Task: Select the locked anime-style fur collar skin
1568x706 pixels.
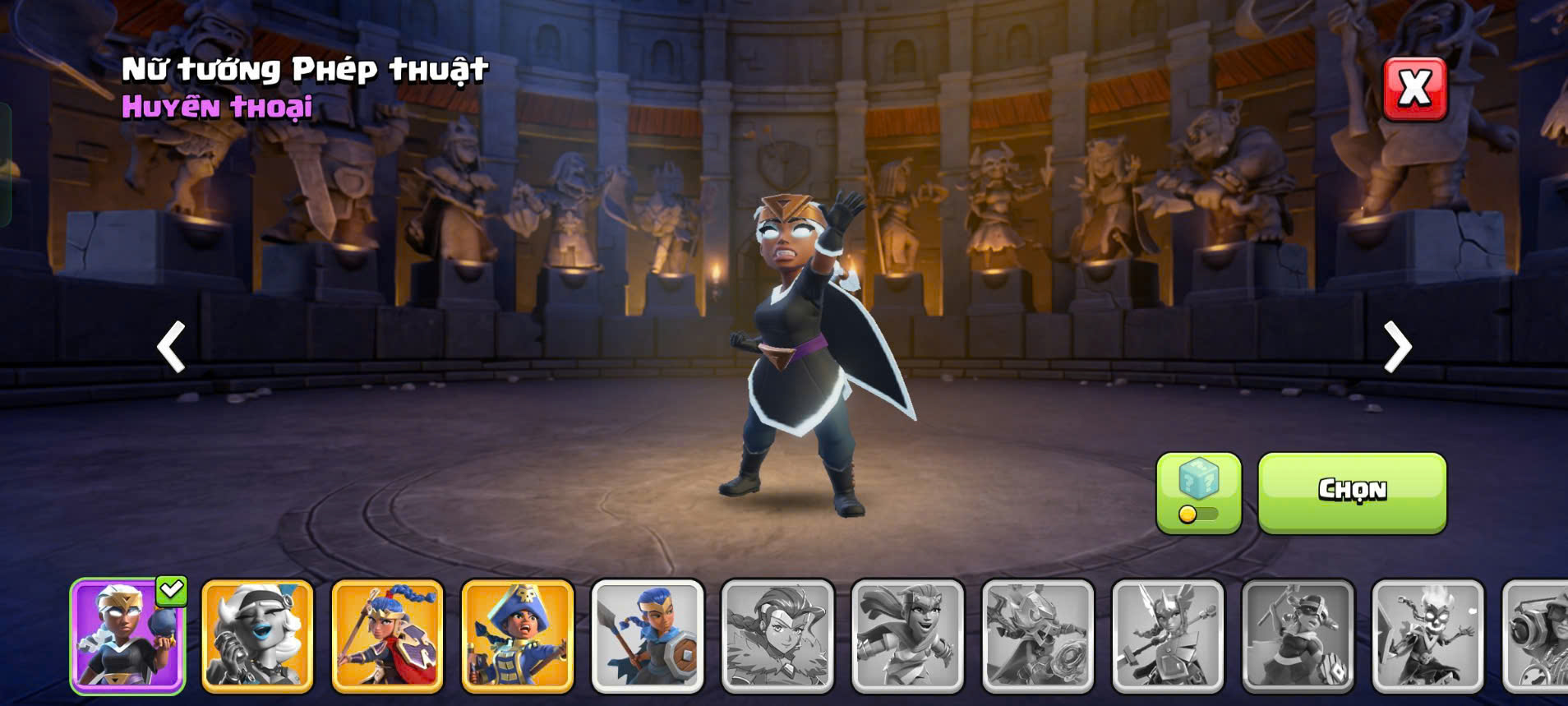Action: point(777,635)
